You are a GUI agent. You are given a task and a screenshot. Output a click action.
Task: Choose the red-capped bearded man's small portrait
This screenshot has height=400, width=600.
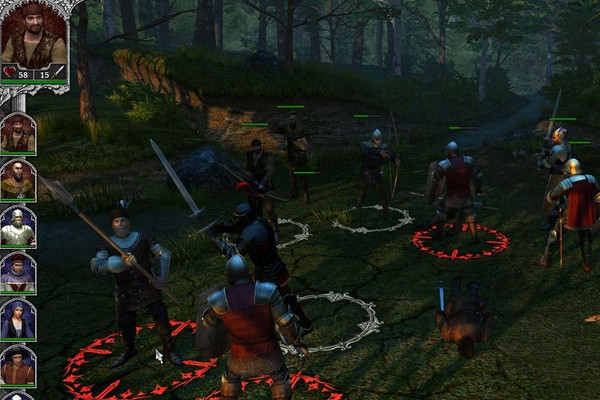pos(18,133)
